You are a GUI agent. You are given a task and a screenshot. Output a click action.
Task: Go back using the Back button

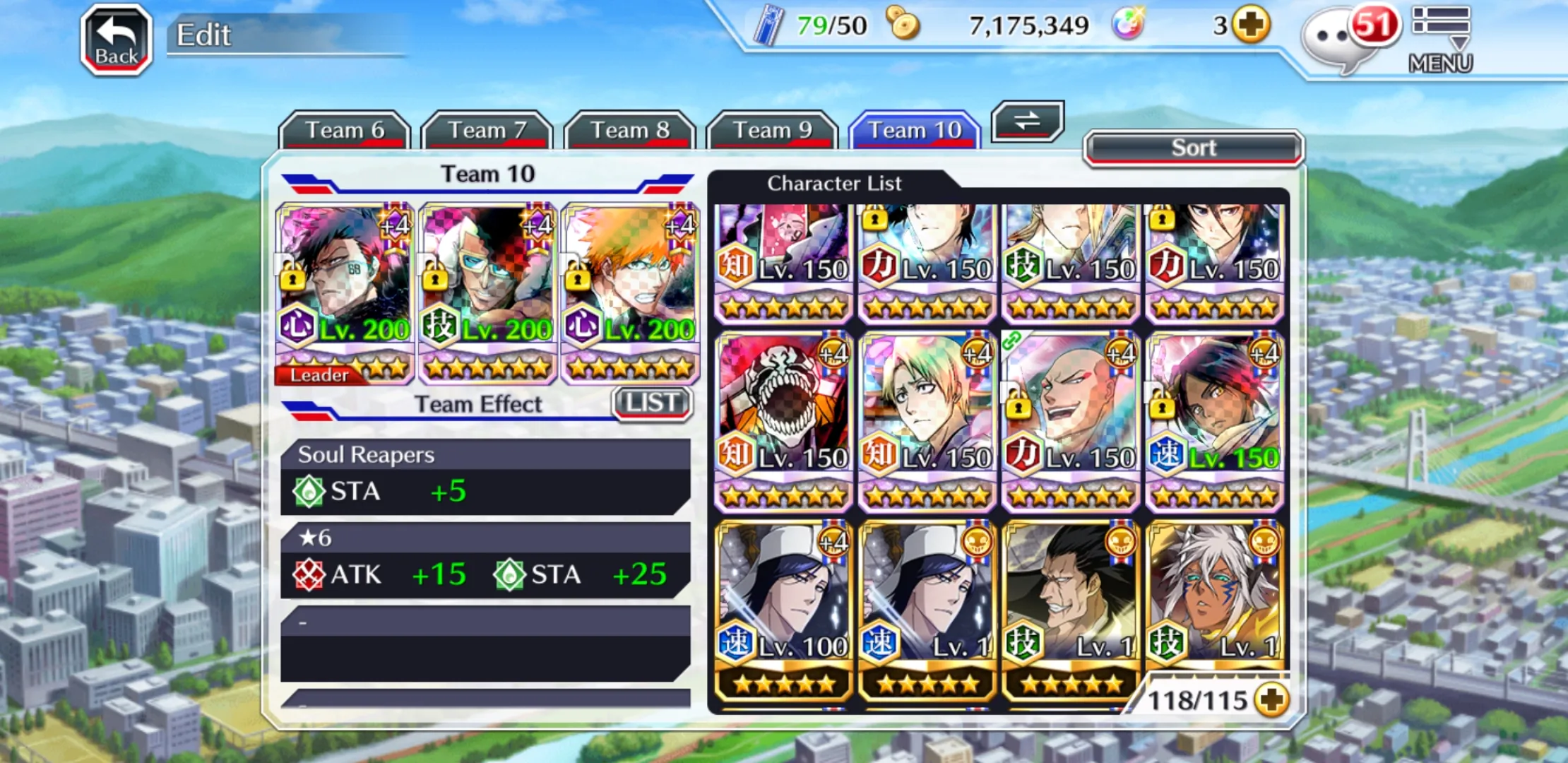tap(117, 40)
